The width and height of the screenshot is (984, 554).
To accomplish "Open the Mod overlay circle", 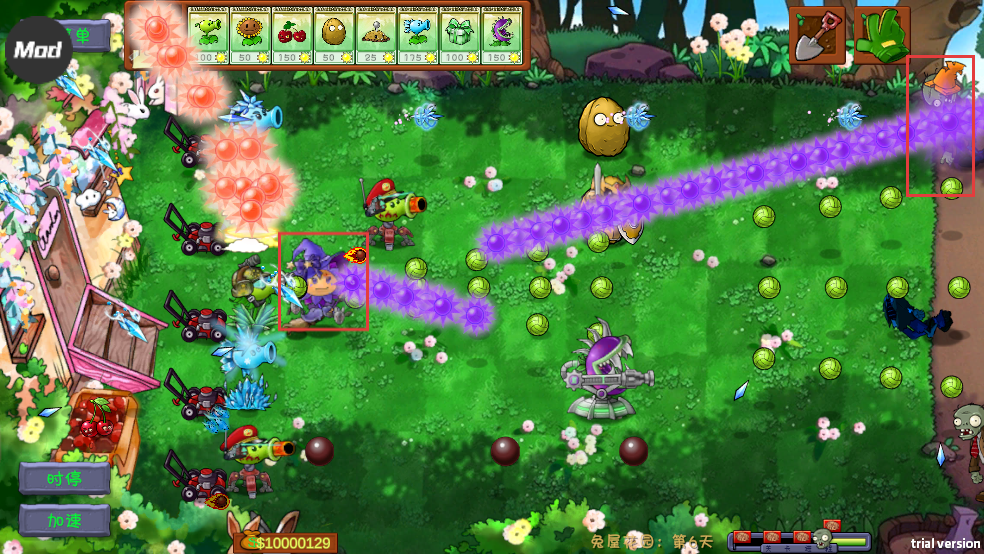I will (x=38, y=49).
